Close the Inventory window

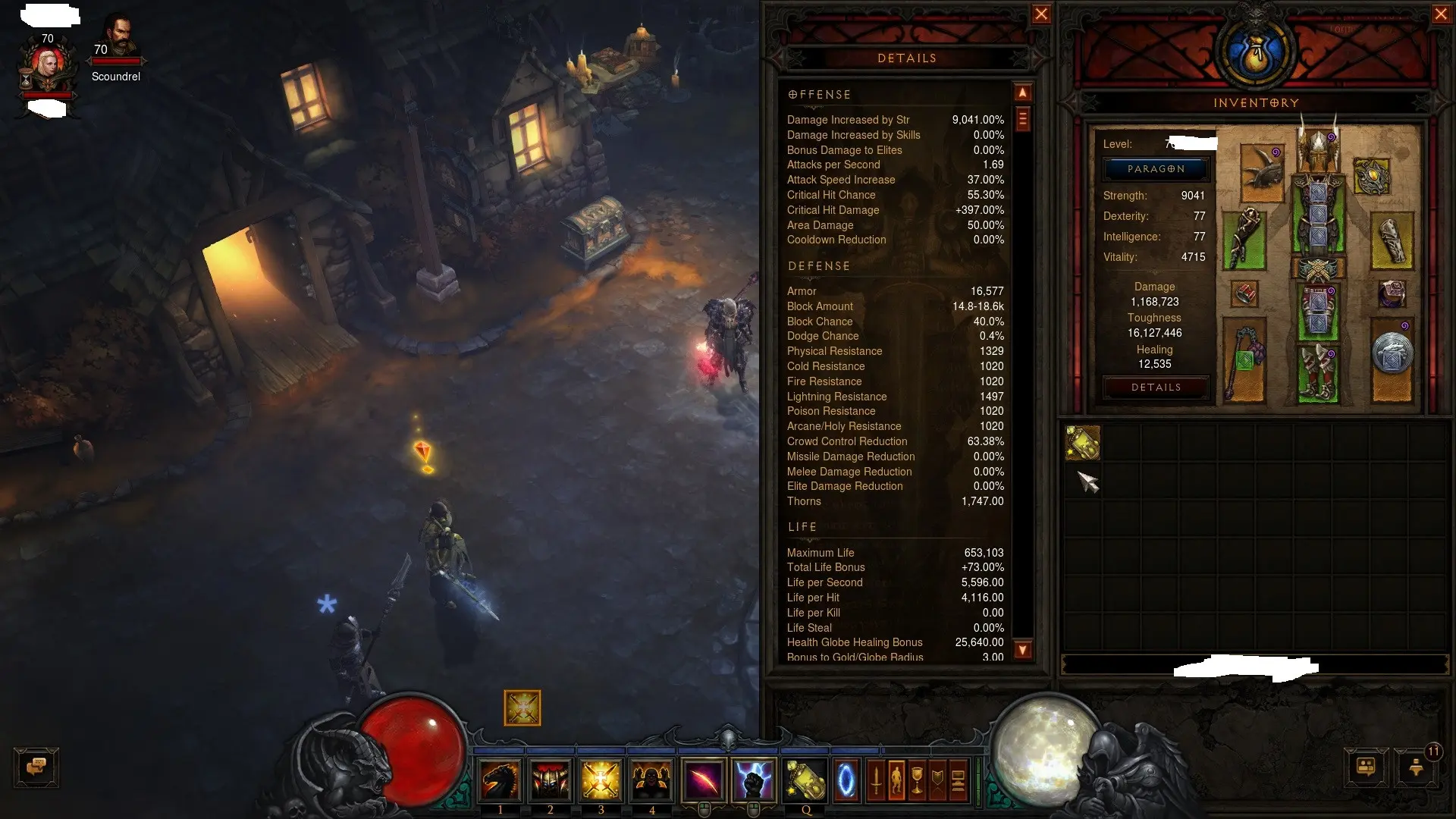point(1441,14)
